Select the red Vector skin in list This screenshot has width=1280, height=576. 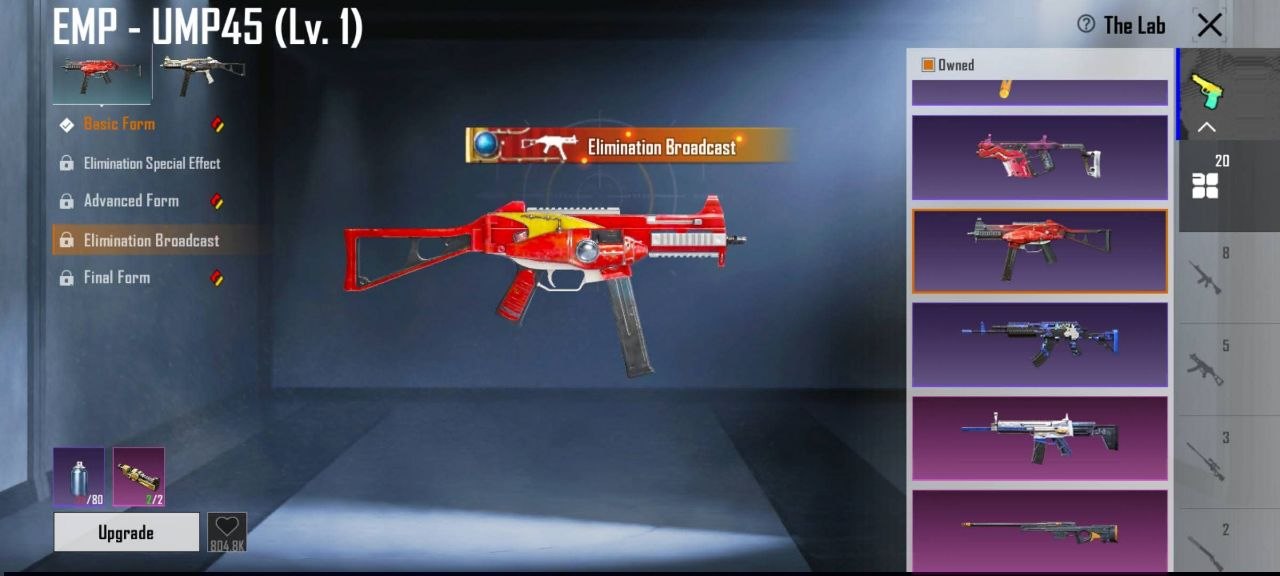(1039, 157)
